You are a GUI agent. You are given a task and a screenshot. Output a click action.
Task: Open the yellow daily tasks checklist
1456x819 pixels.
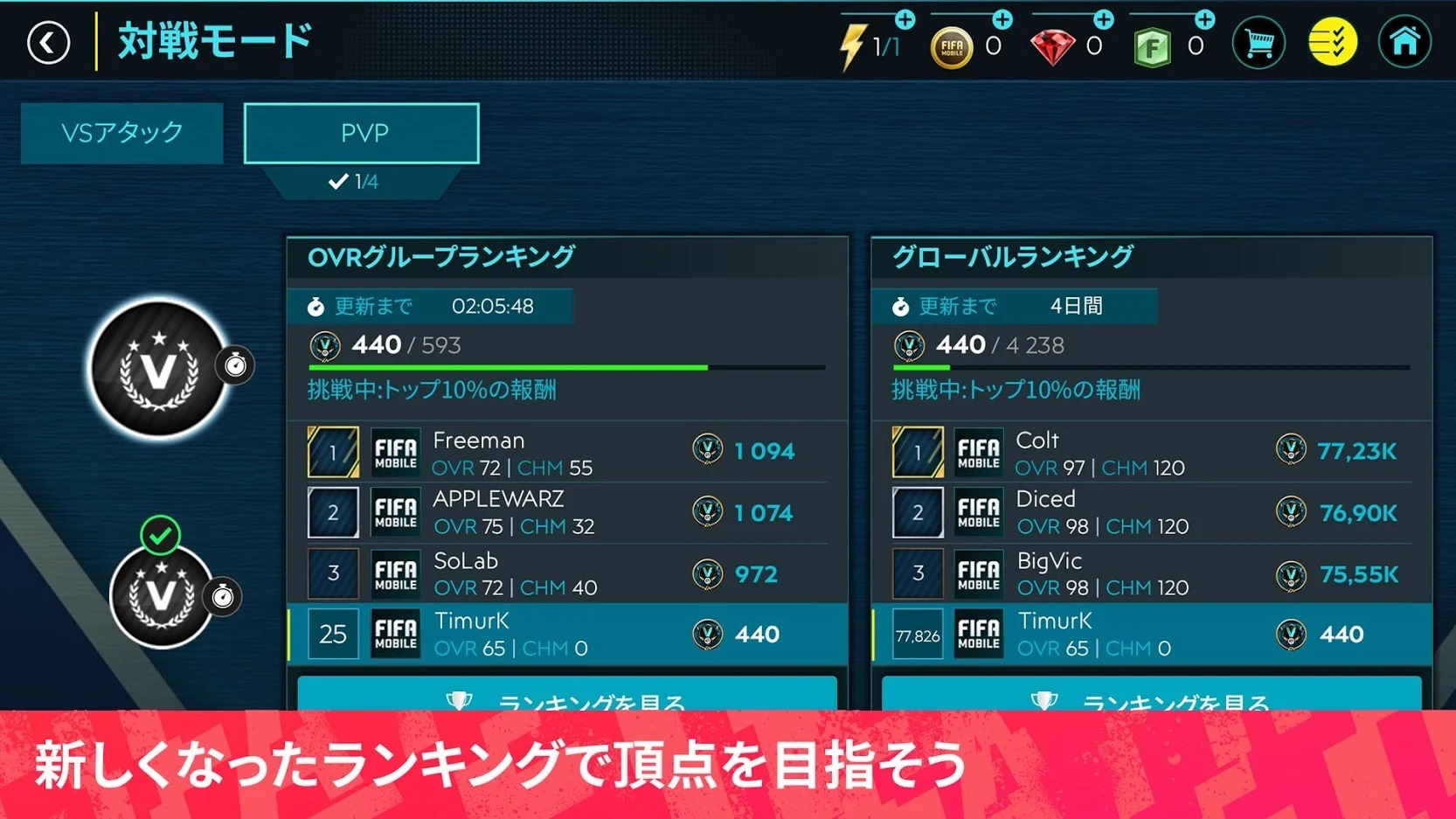coord(1332,42)
